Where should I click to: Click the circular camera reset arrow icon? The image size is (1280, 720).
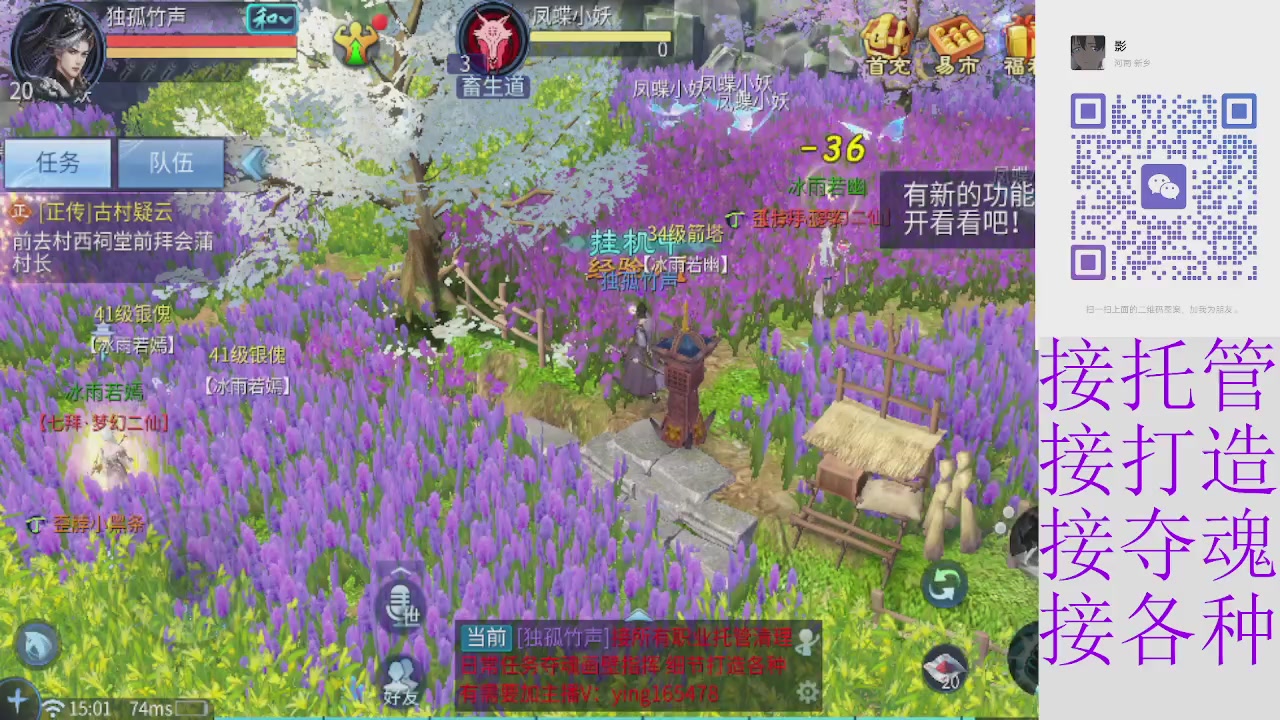944,586
